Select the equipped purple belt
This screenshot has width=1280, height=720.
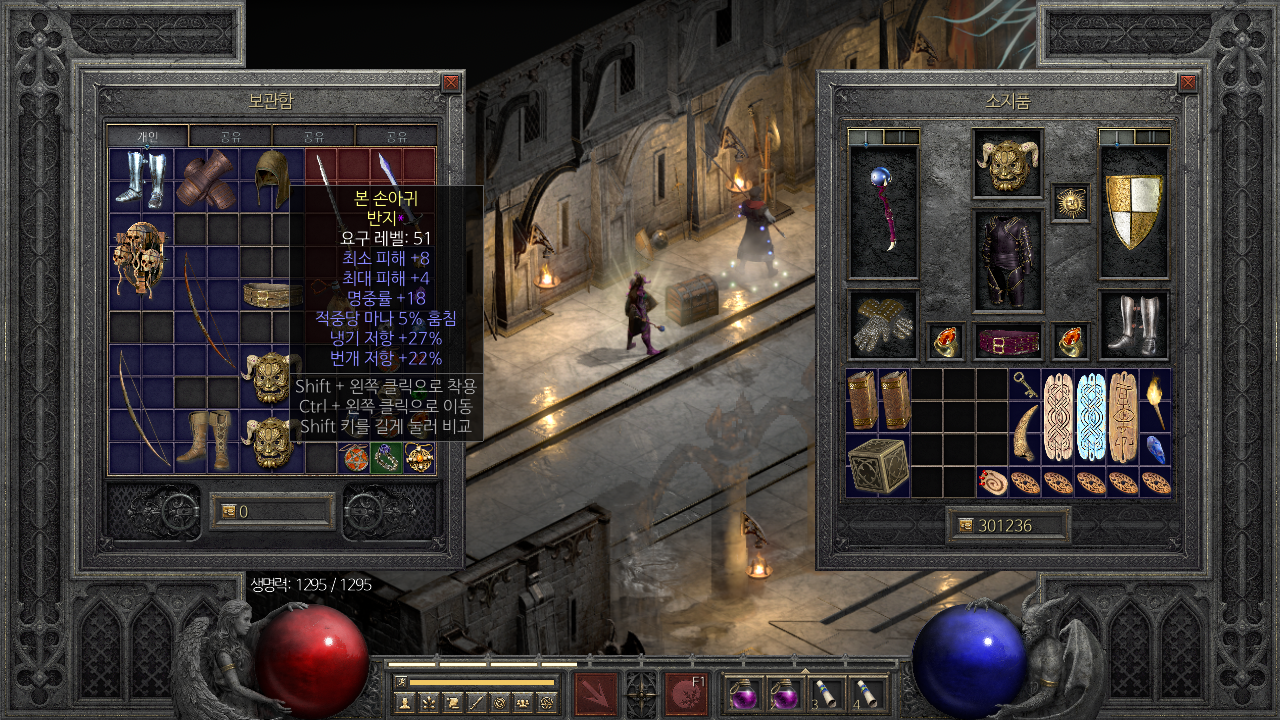tap(1007, 341)
